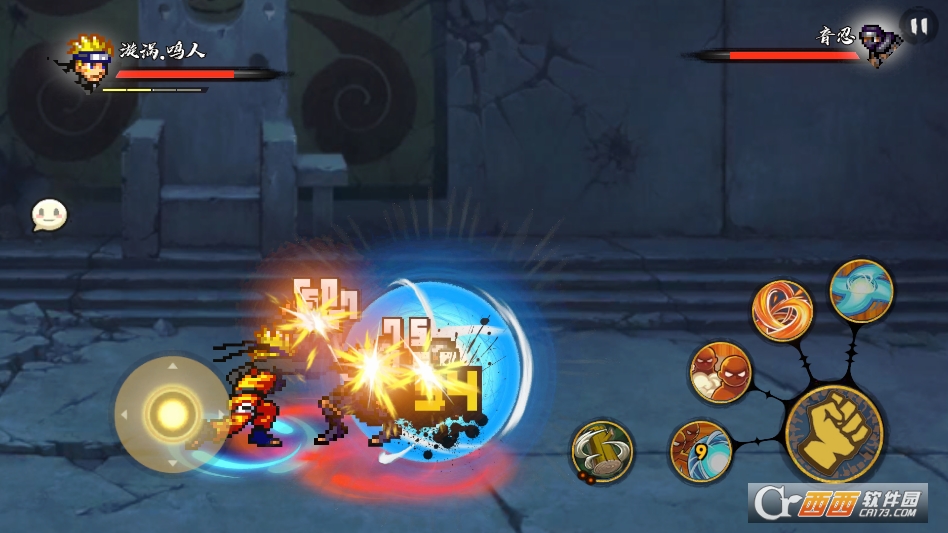Screen dimensions: 948x533
Task: Tap the golden fist basic attack button
Action: point(833,433)
